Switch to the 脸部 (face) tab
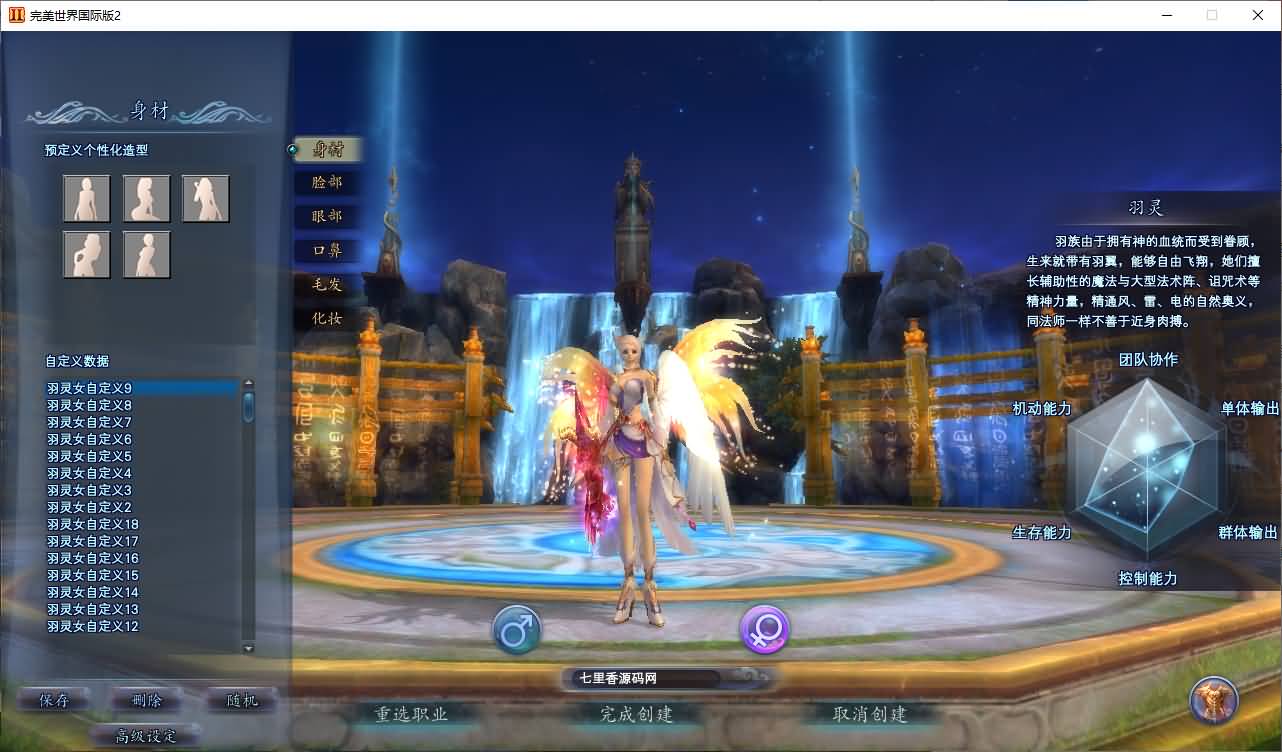This screenshot has height=752, width=1282. point(327,183)
